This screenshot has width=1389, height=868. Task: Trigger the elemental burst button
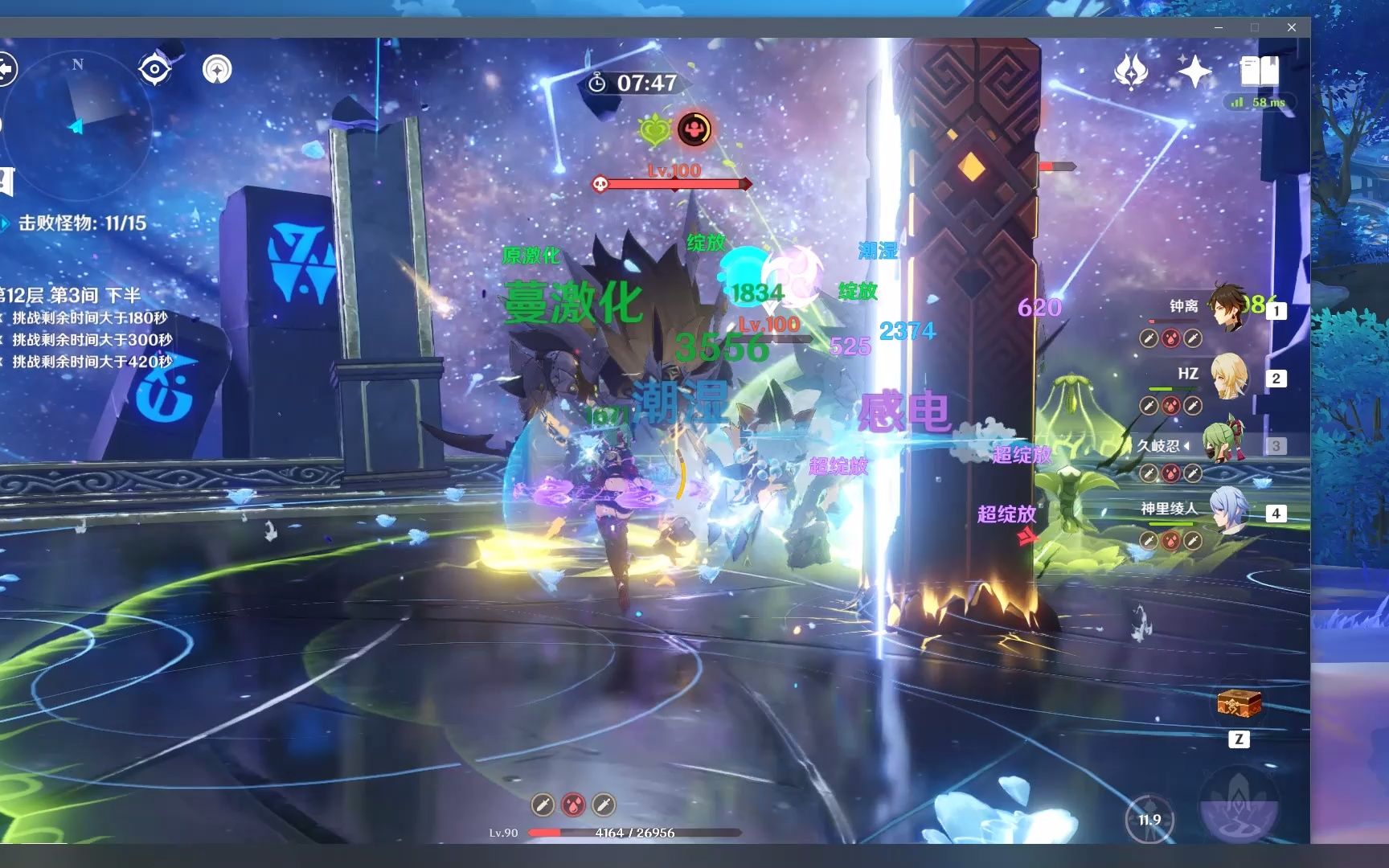point(1239,804)
